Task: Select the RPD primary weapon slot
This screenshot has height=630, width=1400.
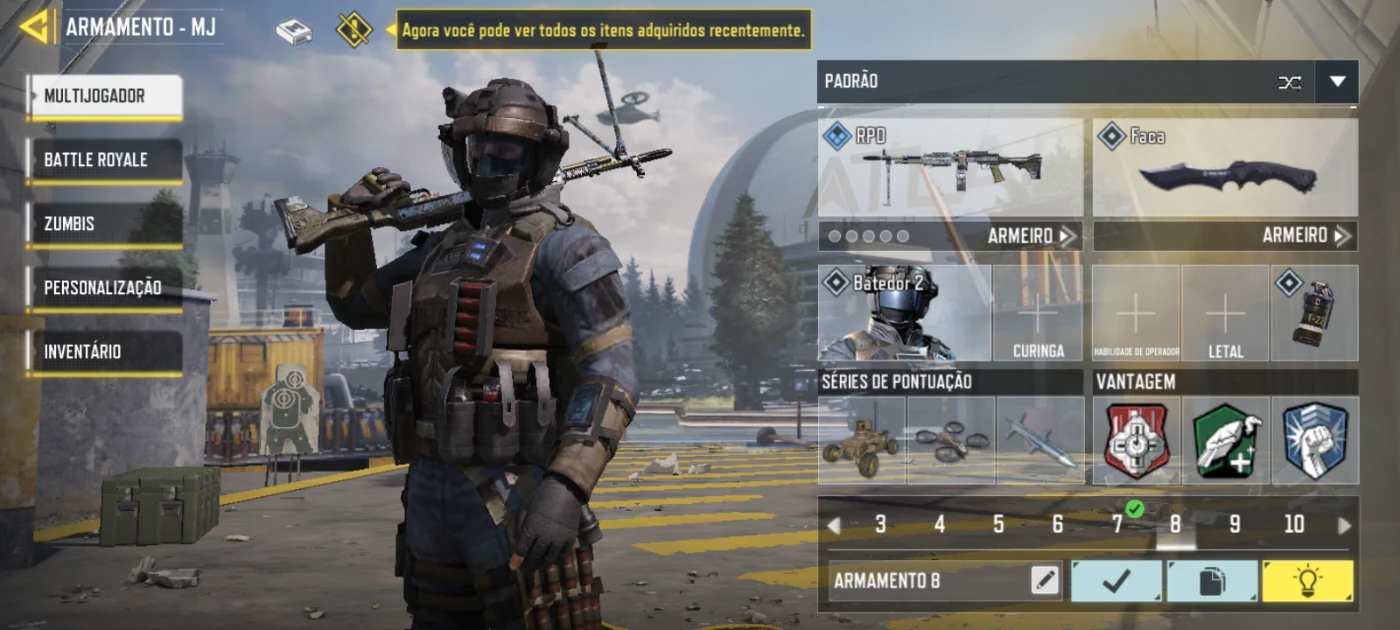Action: point(950,168)
